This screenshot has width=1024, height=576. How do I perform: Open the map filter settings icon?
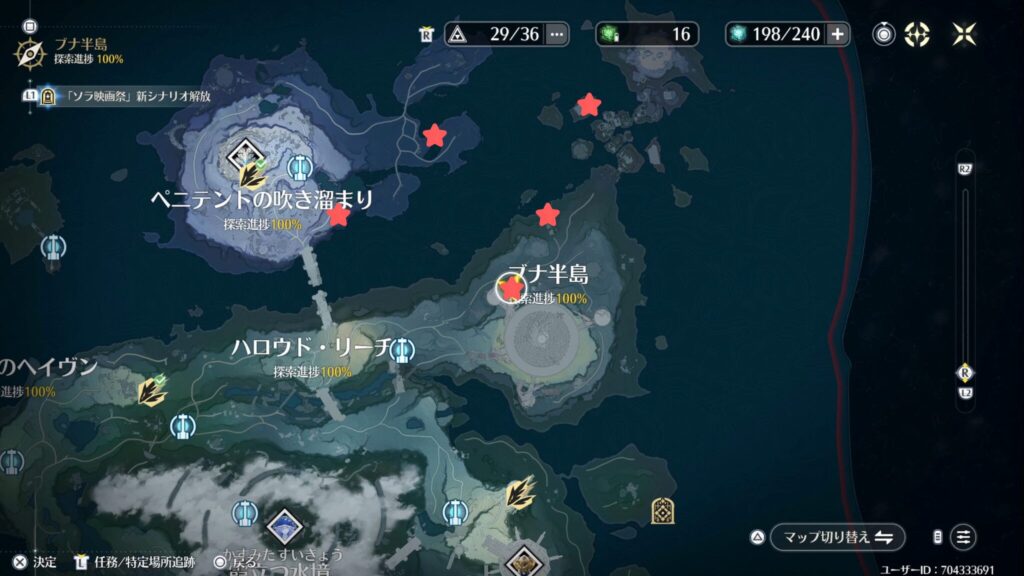click(963, 537)
